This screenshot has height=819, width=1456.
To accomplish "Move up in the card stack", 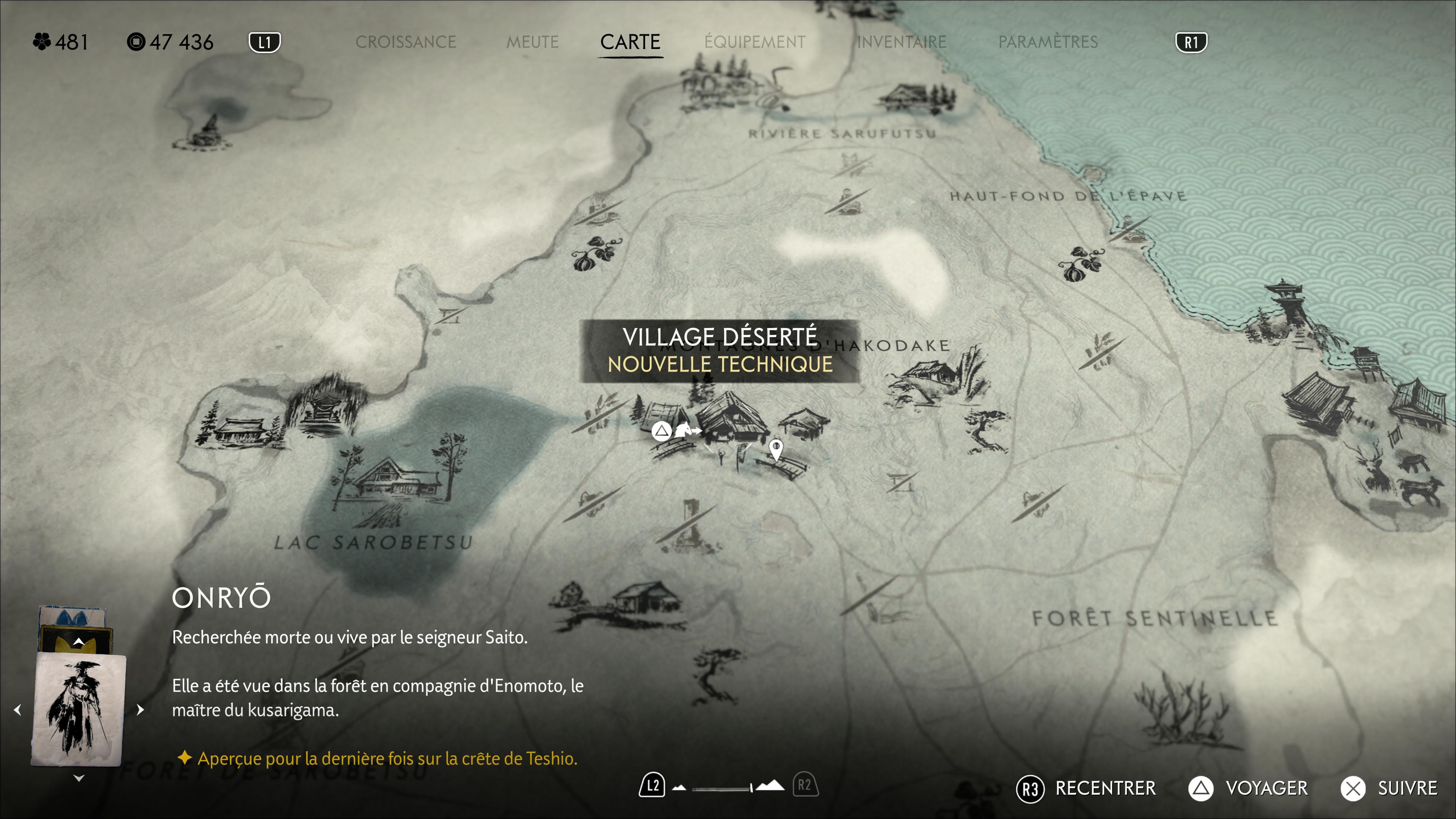I will (78, 642).
